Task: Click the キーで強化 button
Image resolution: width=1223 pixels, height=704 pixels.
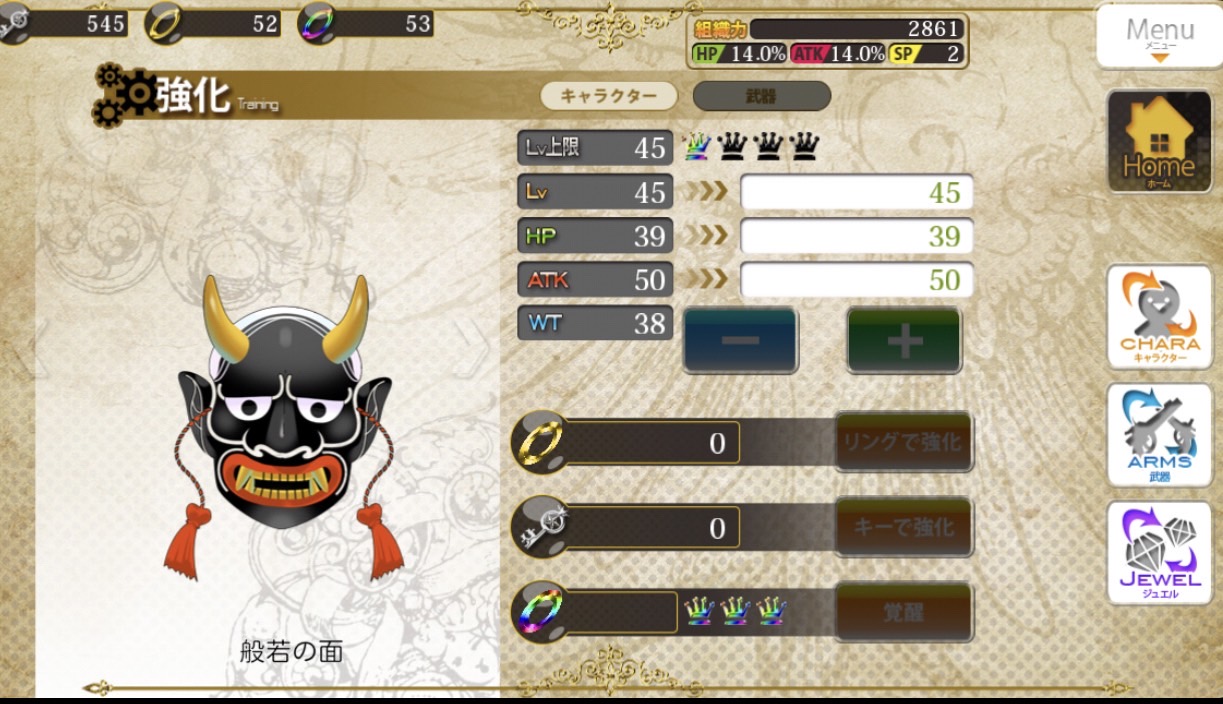Action: pos(903,526)
